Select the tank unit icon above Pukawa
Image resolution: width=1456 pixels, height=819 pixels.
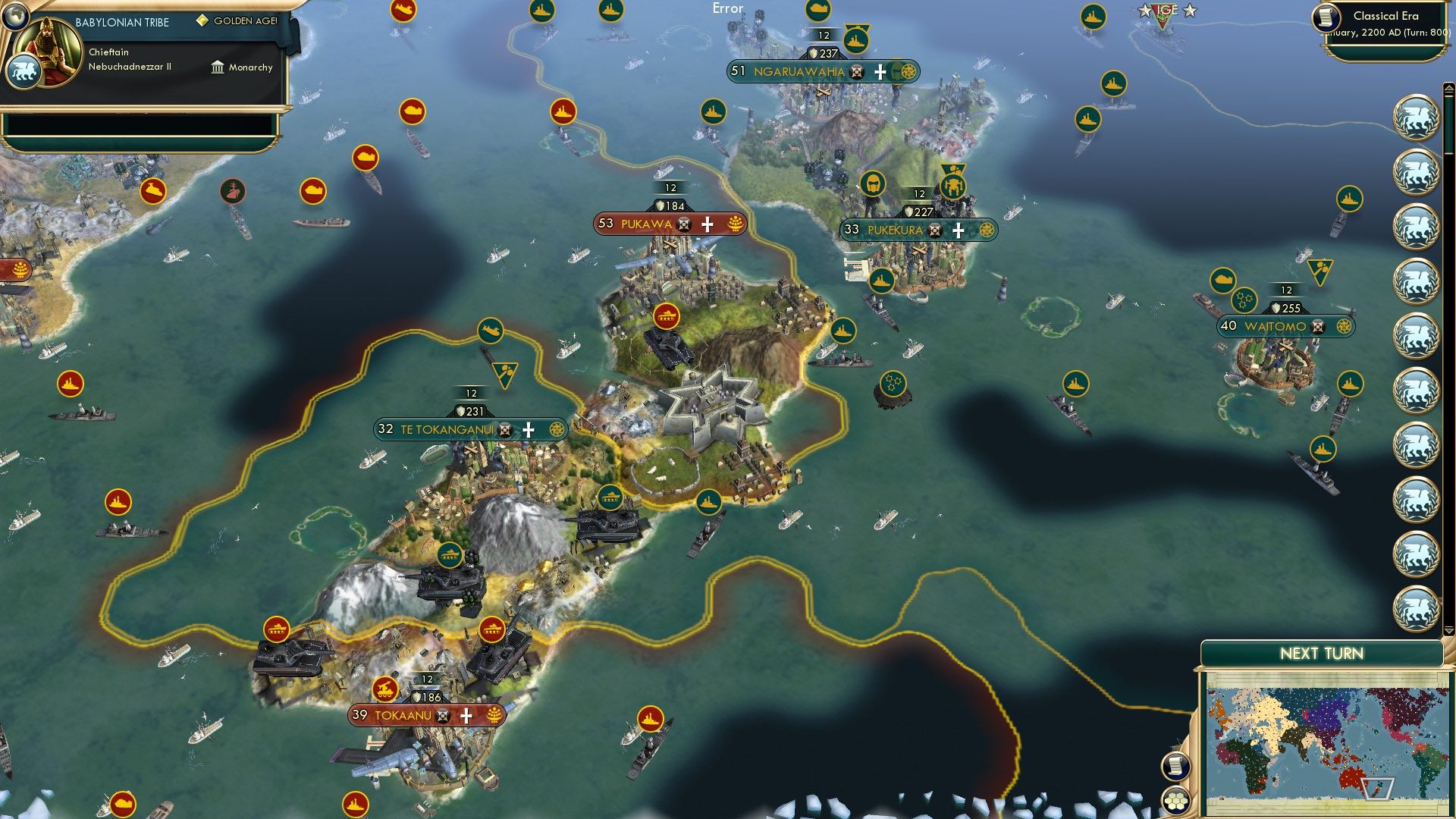click(x=667, y=317)
